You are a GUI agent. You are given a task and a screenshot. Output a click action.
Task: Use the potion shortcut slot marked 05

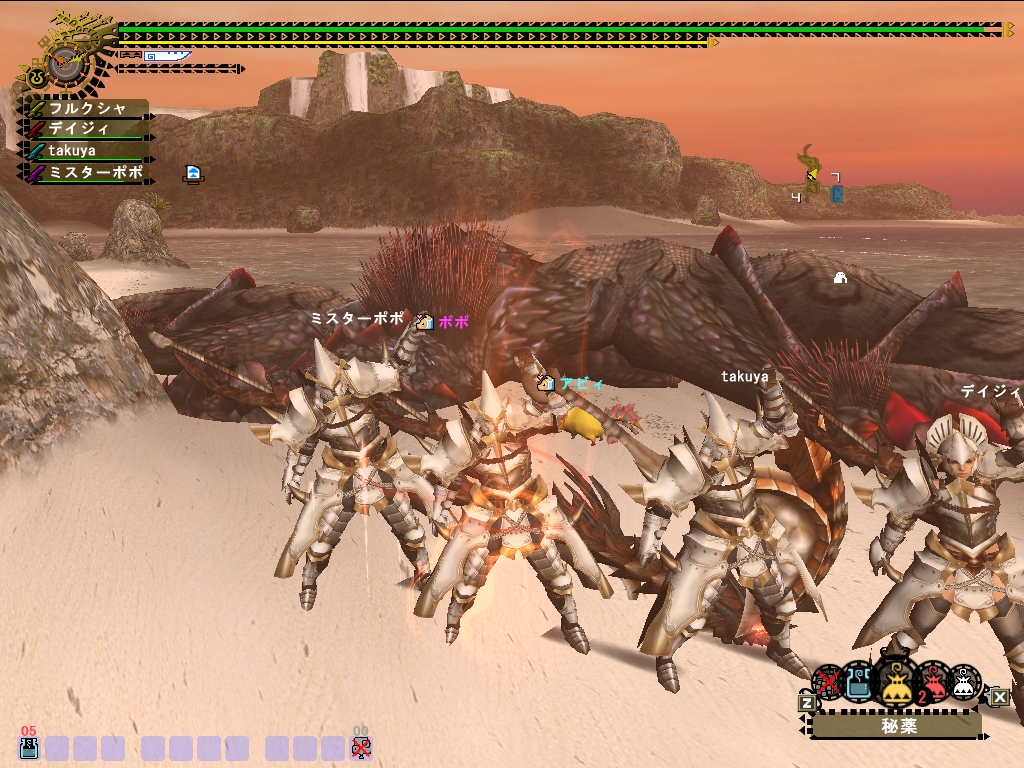click(29, 747)
